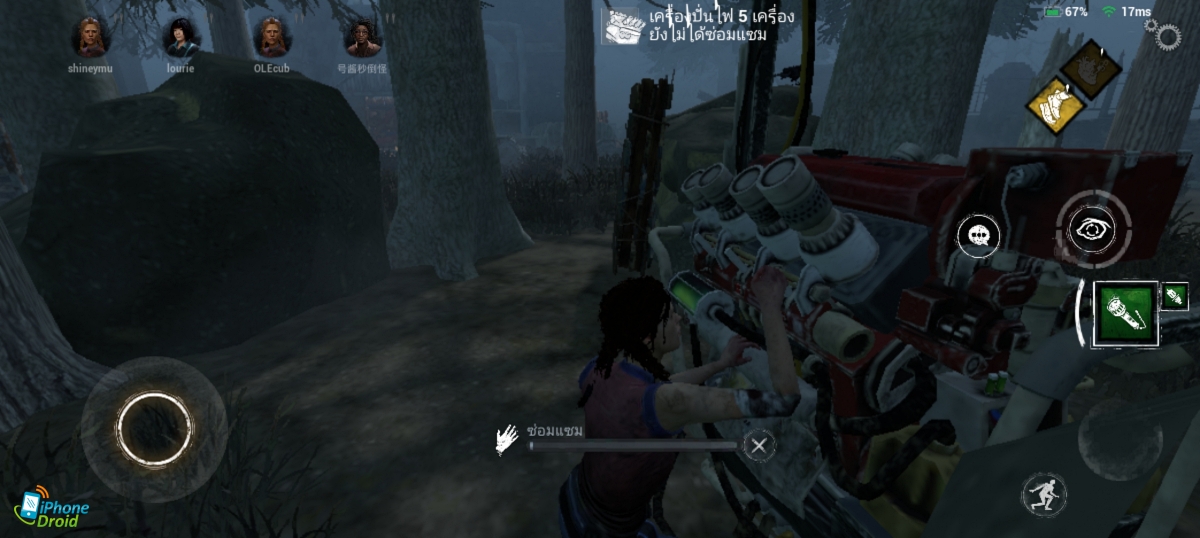Tap the small flashlight add-on icon
This screenshot has height=538, width=1200.
pyautogui.click(x=1175, y=296)
